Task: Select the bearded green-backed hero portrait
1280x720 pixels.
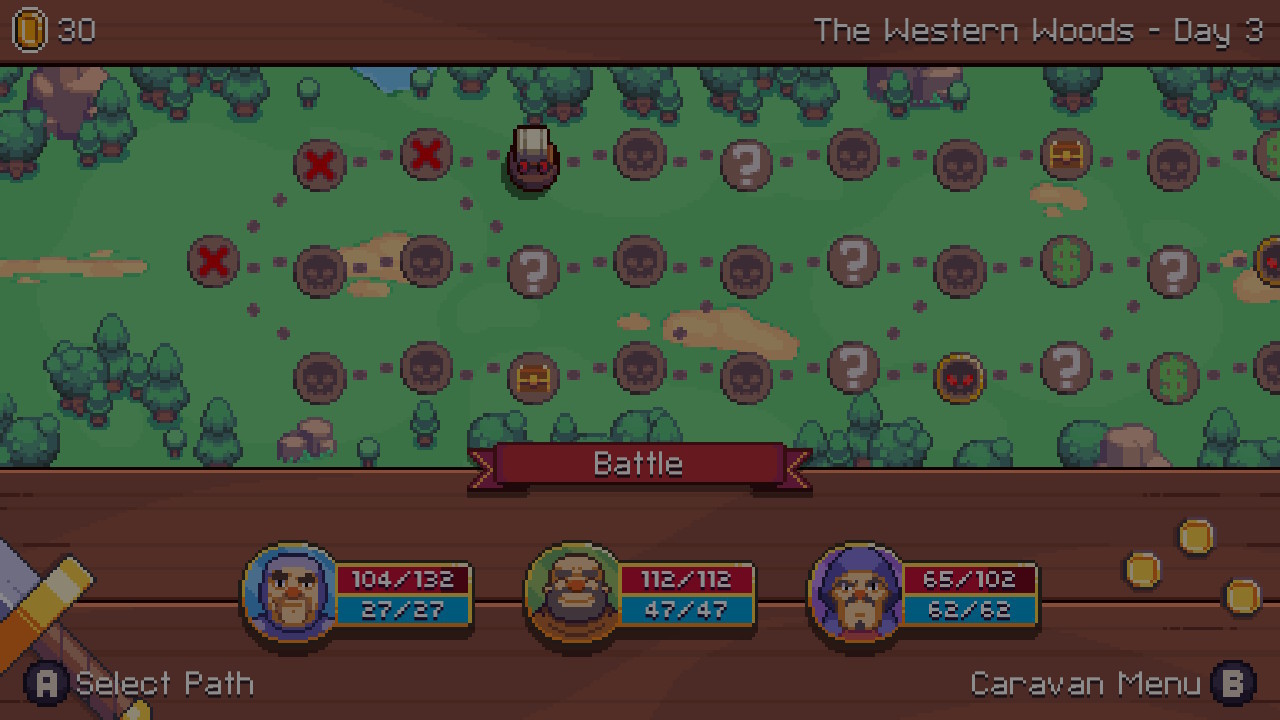Action: click(574, 593)
